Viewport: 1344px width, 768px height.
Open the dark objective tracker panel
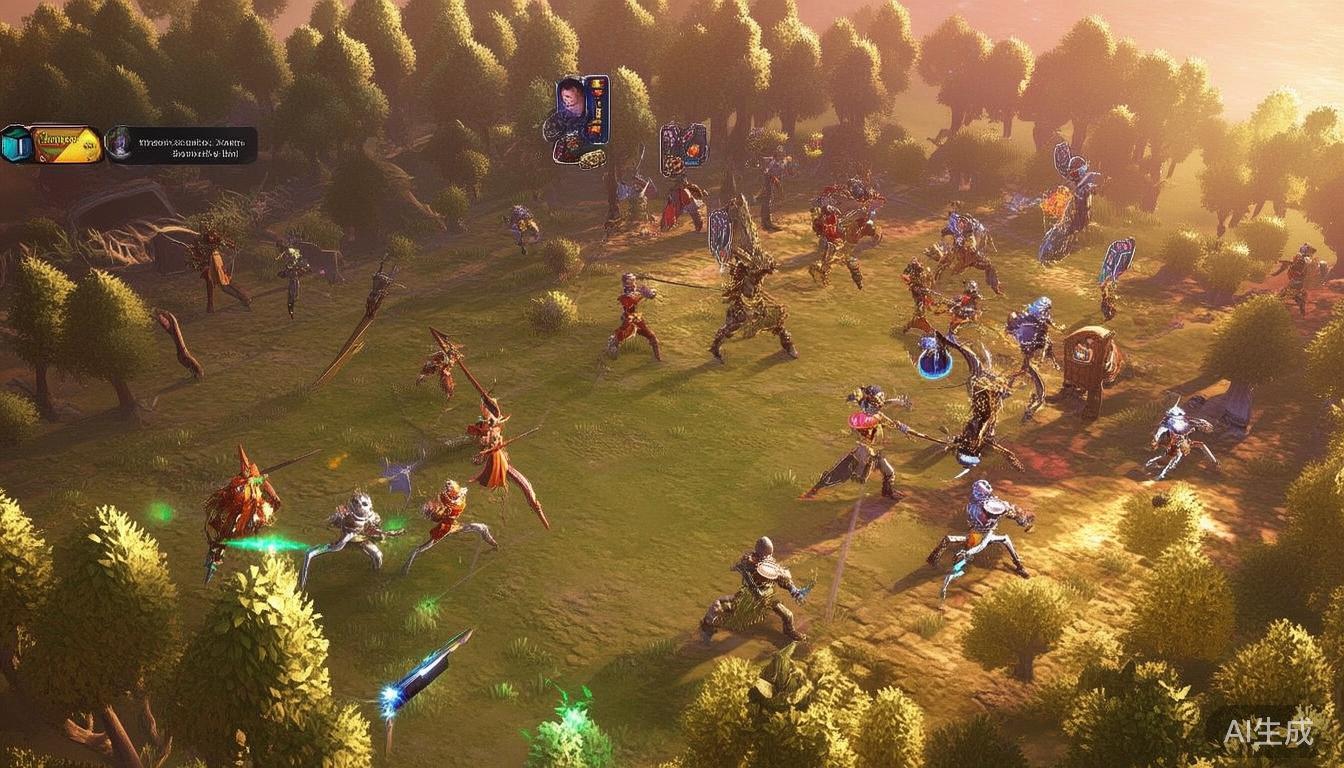coord(182,145)
